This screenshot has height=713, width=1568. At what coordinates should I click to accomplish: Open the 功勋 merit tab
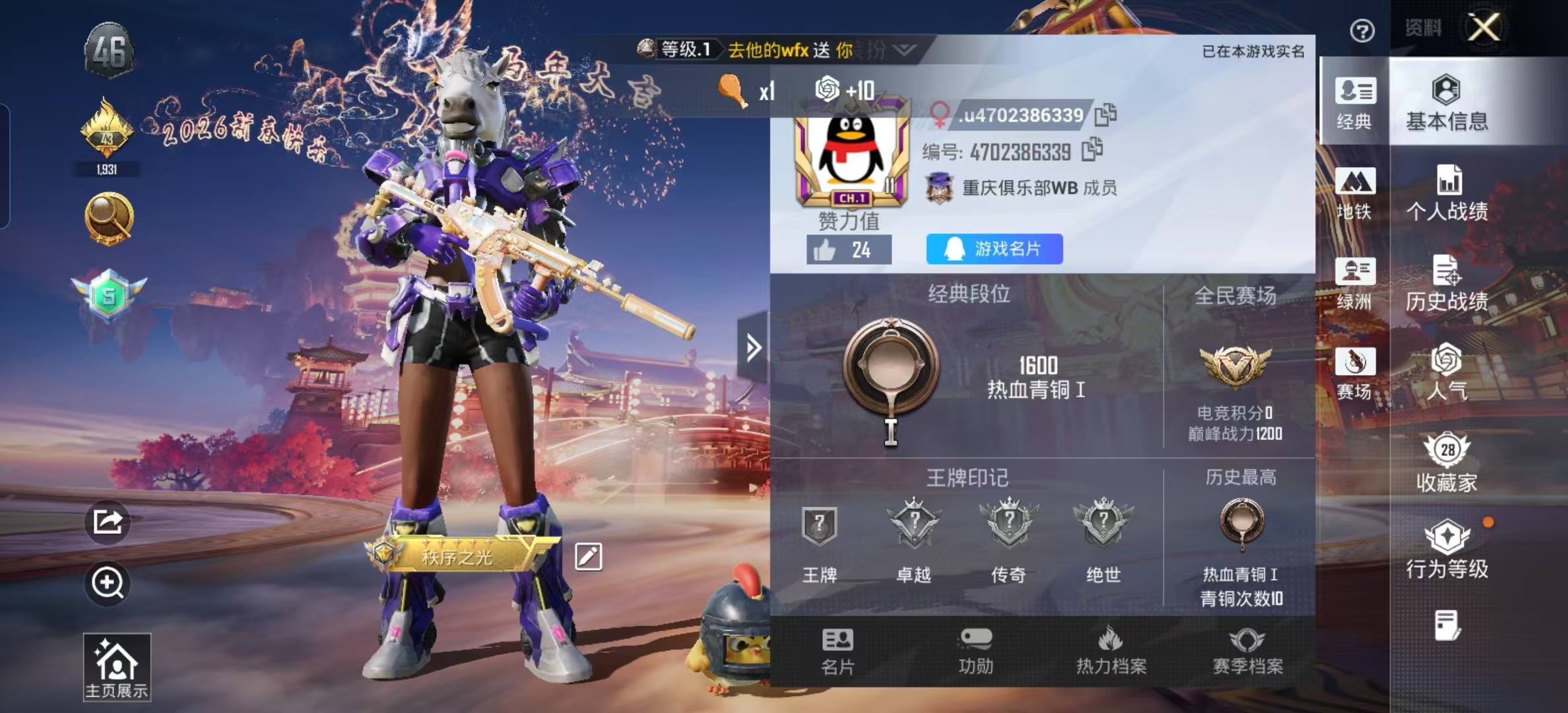(x=975, y=652)
